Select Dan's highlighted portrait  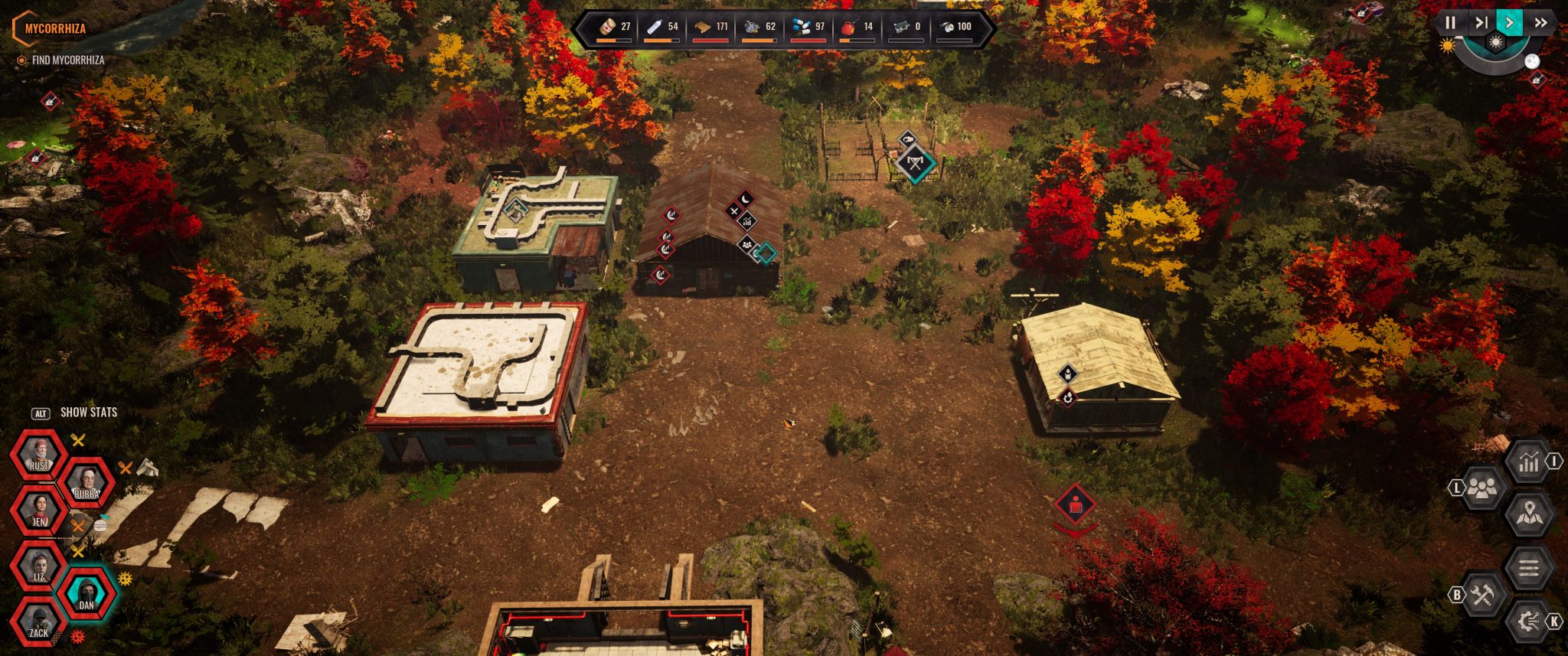pos(86,595)
